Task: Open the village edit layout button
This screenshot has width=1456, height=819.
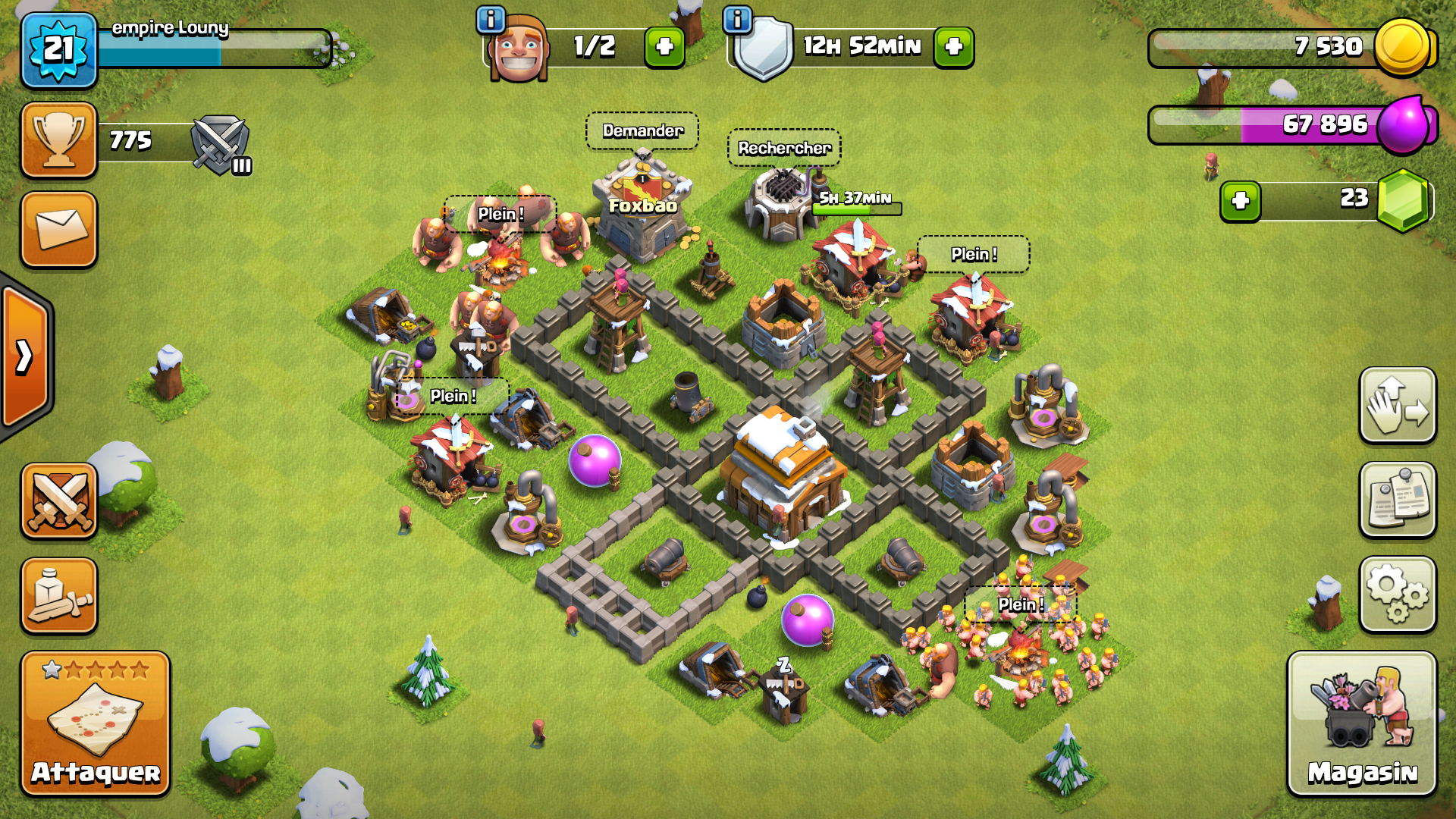Action: (x=1398, y=406)
